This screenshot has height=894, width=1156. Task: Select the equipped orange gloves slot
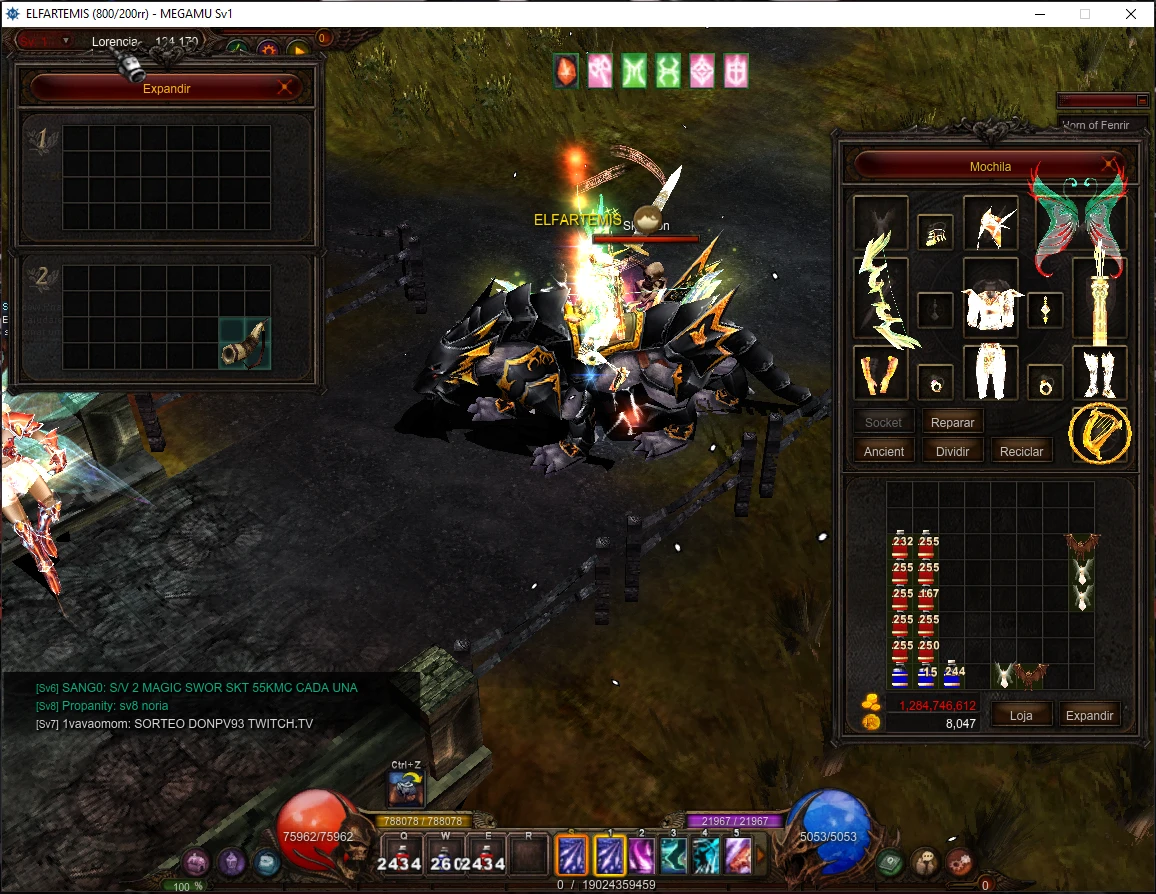click(x=880, y=373)
